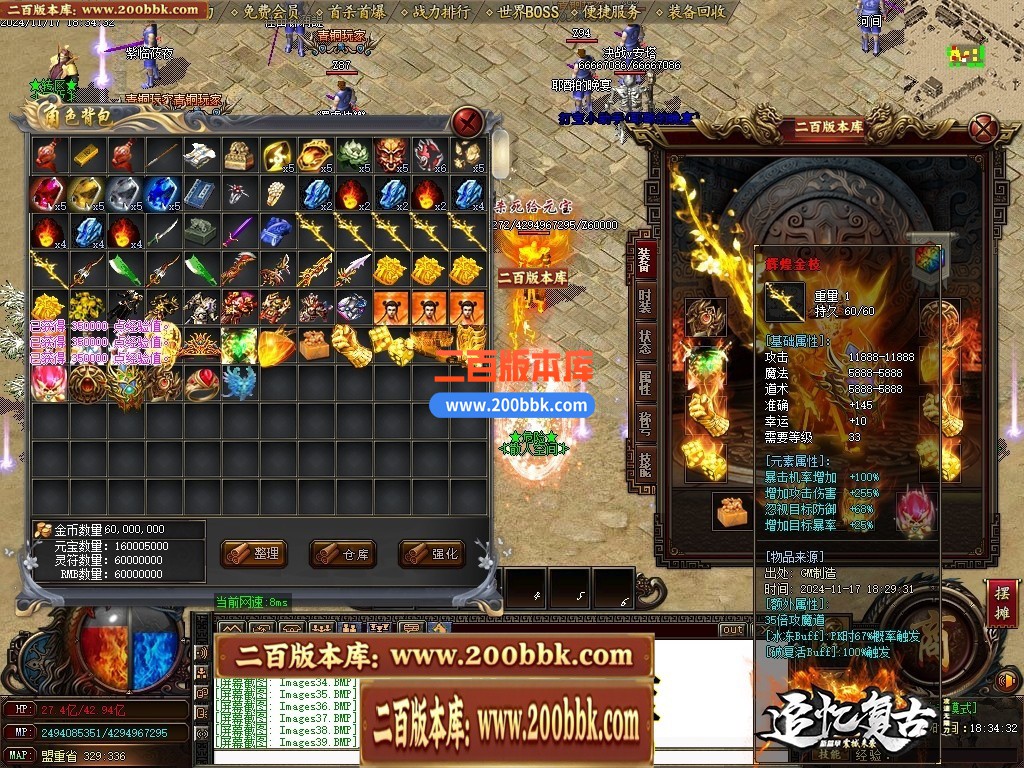Open the 战力排行 power ranking menu
Viewport: 1024px width, 768px height.
point(441,12)
